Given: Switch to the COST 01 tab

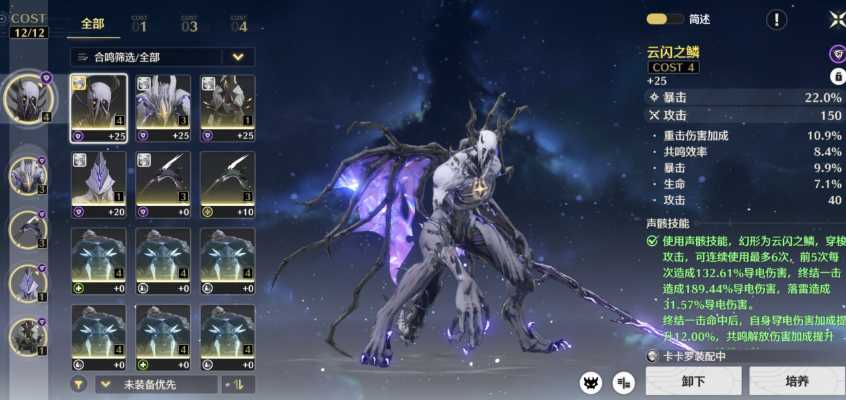Looking at the screenshot, I should pyautogui.click(x=139, y=23).
